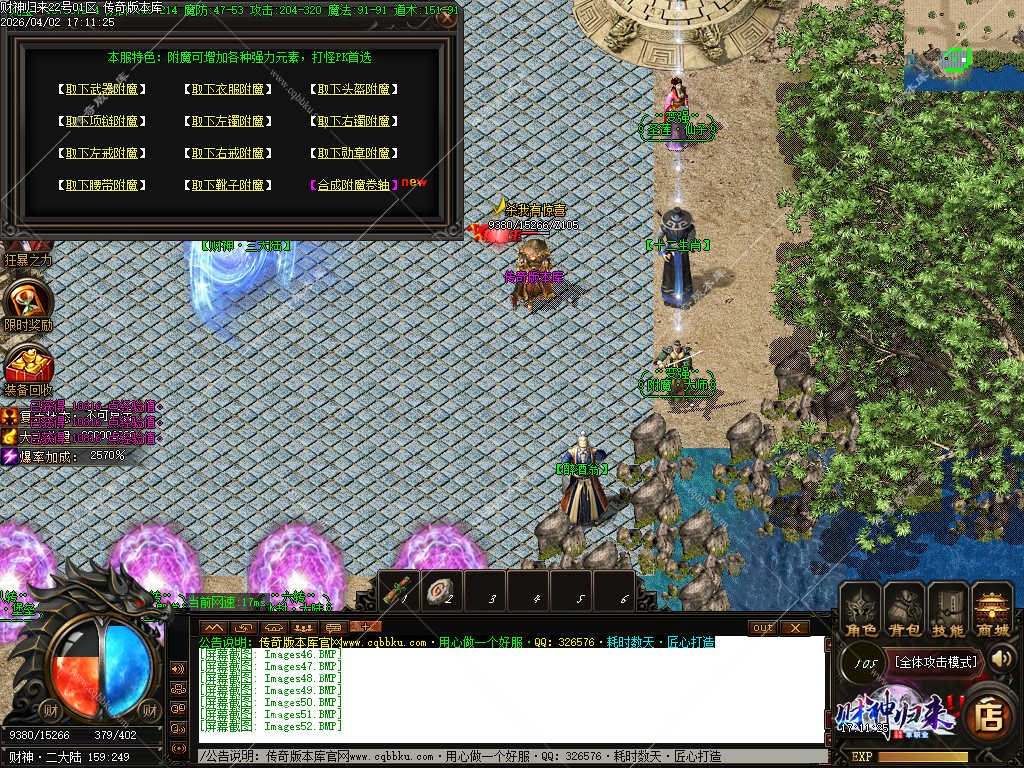This screenshot has height=768, width=1024.
Task: Click the 取下头盔附魔 link
Action: (x=354, y=89)
